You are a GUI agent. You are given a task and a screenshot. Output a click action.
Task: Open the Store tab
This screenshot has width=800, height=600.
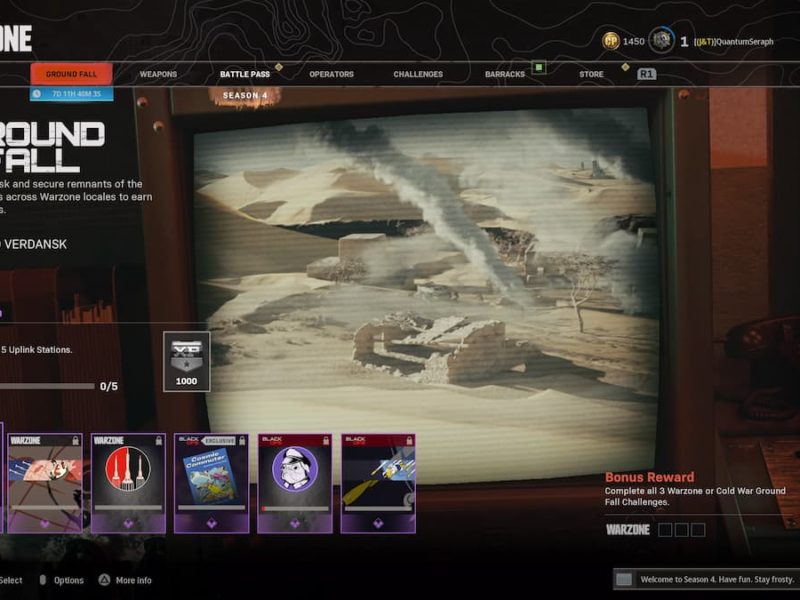(x=591, y=74)
